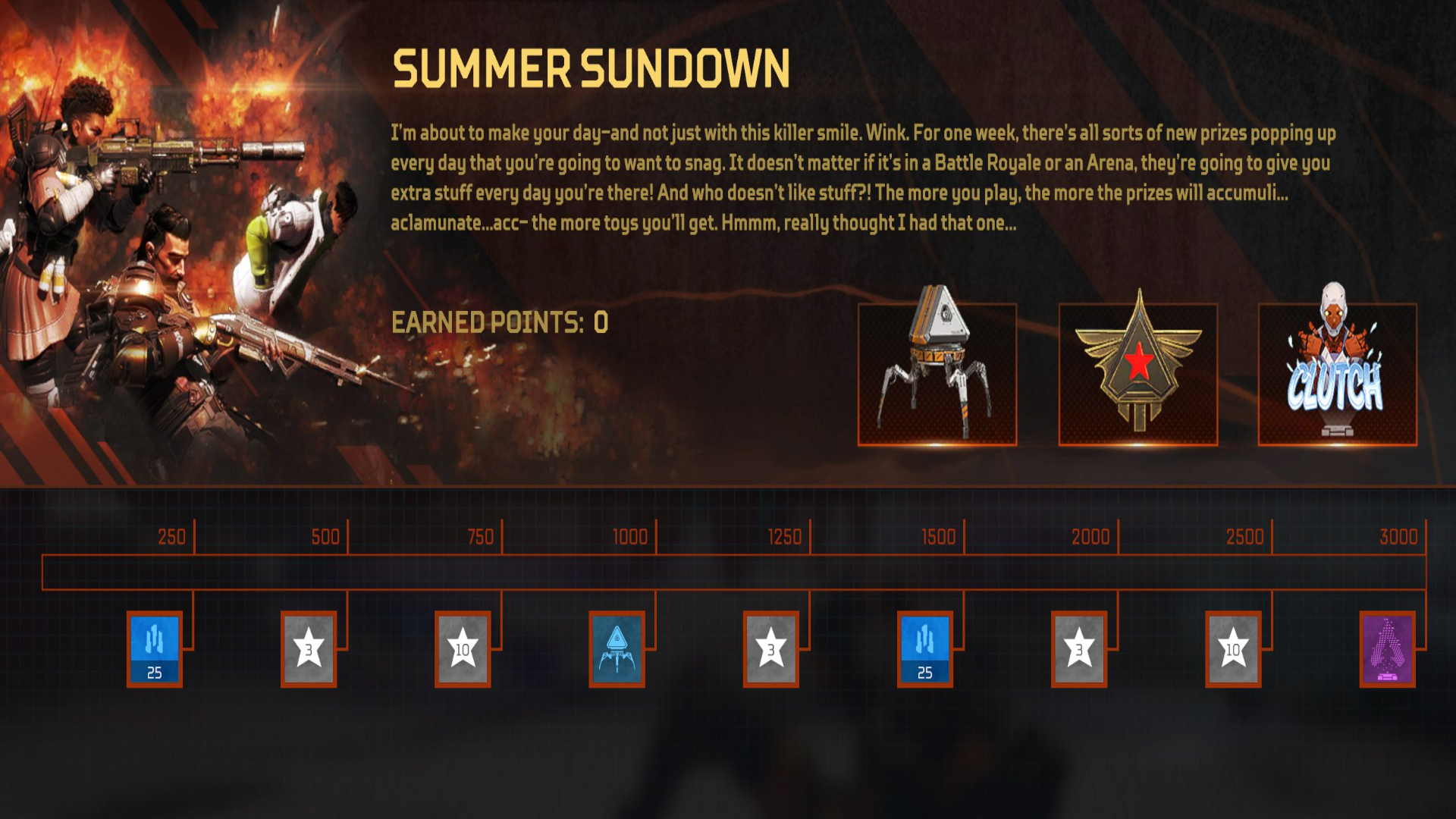Click the 250 point milestone marker
Viewport: 1456px width, 819px height.
173,537
